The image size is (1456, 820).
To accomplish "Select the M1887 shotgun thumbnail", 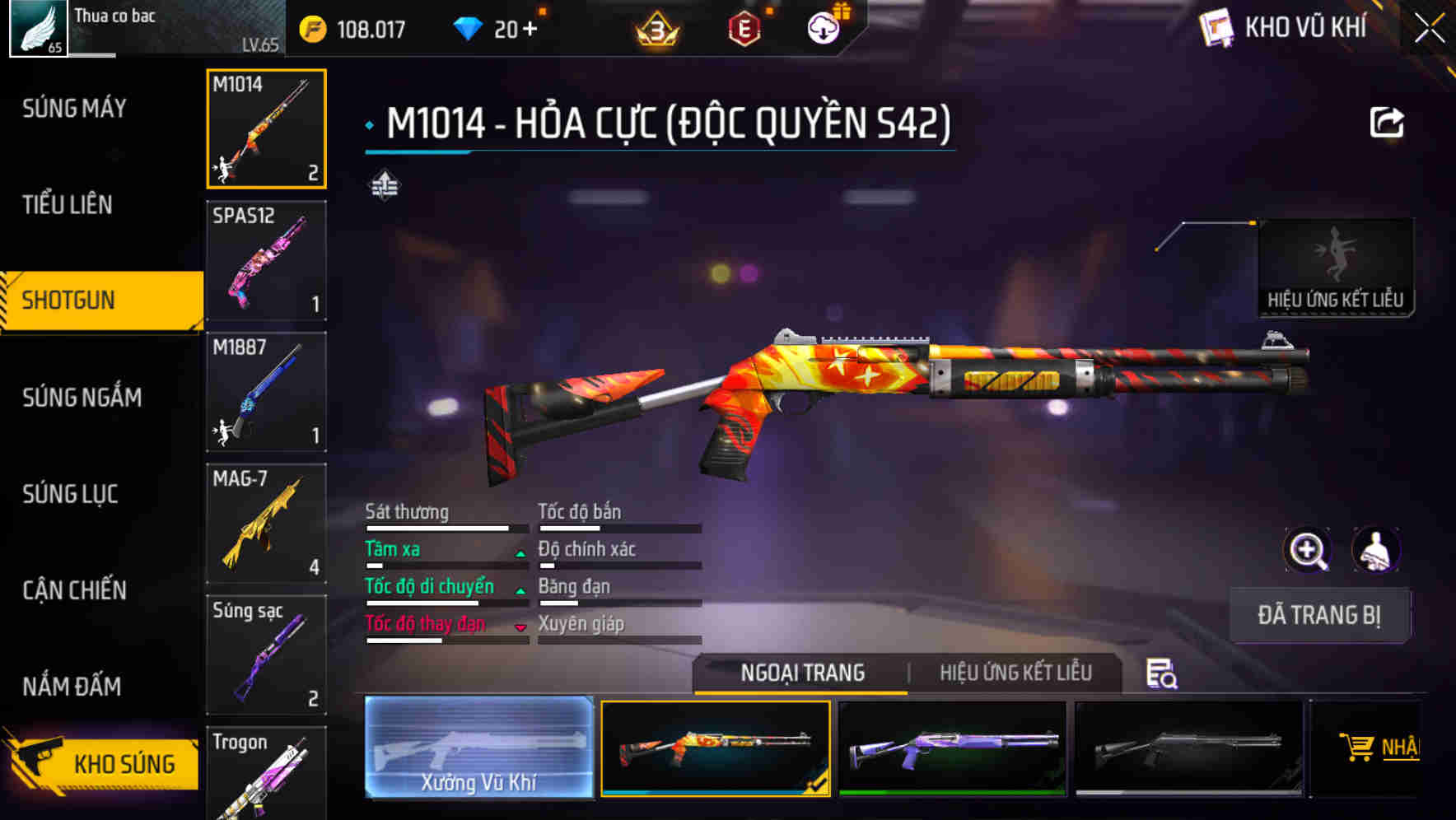I will click(265, 392).
